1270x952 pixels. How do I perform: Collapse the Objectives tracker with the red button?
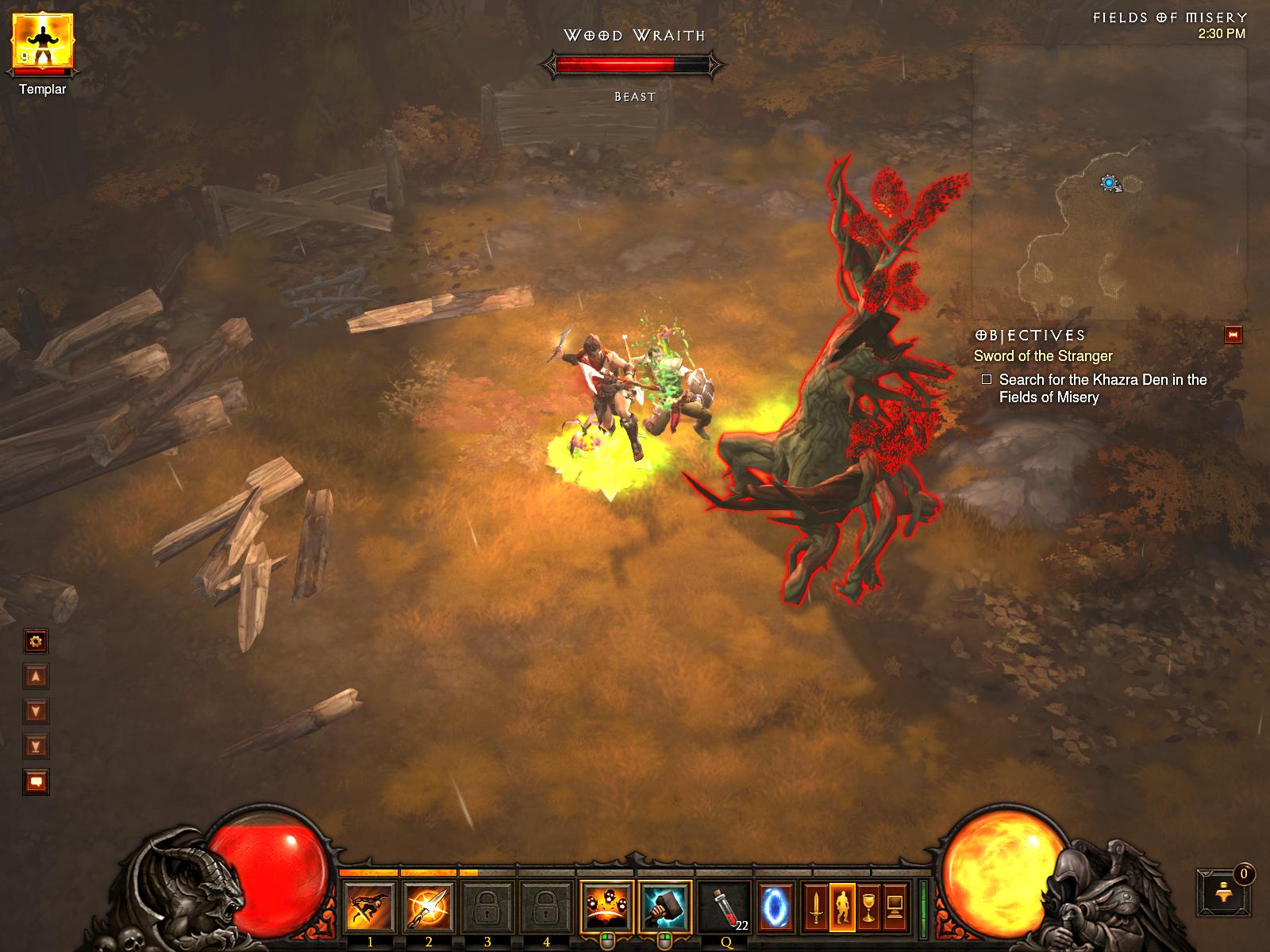tap(1233, 335)
